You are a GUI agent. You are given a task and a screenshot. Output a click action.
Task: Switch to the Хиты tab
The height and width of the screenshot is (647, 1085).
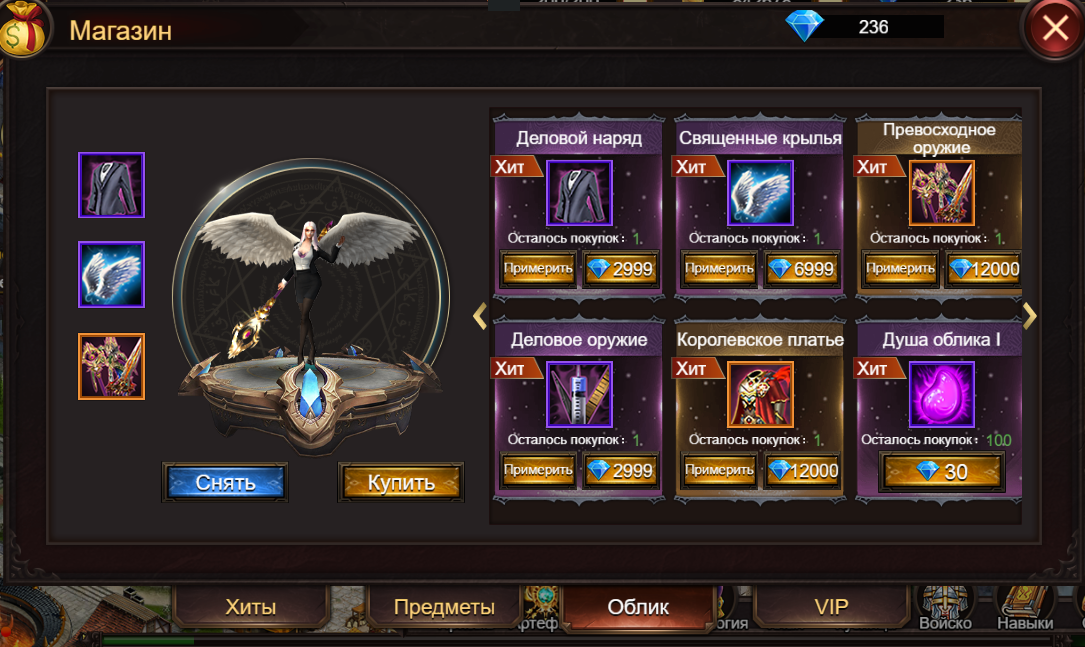(x=250, y=607)
